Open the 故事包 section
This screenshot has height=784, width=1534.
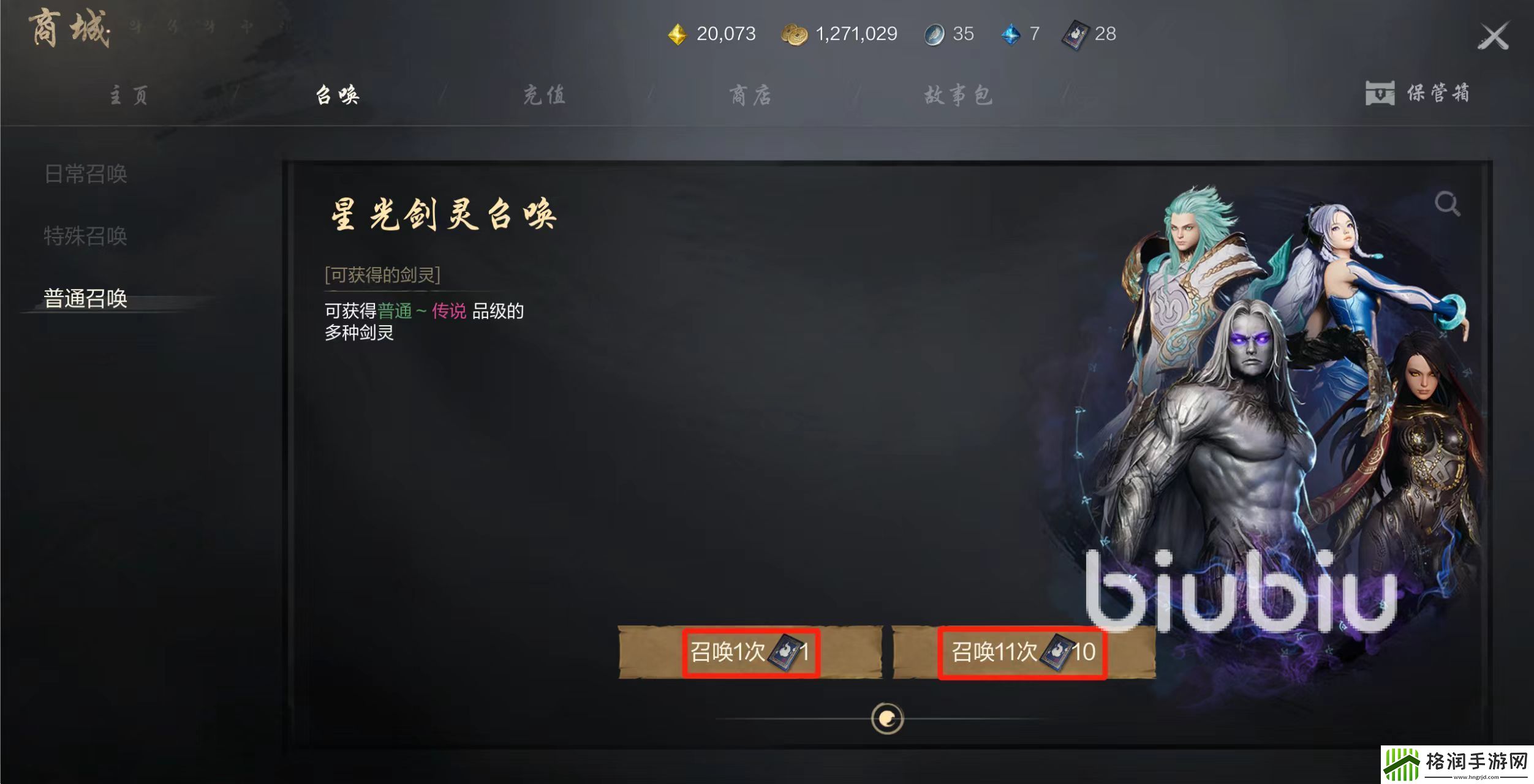pos(958,94)
